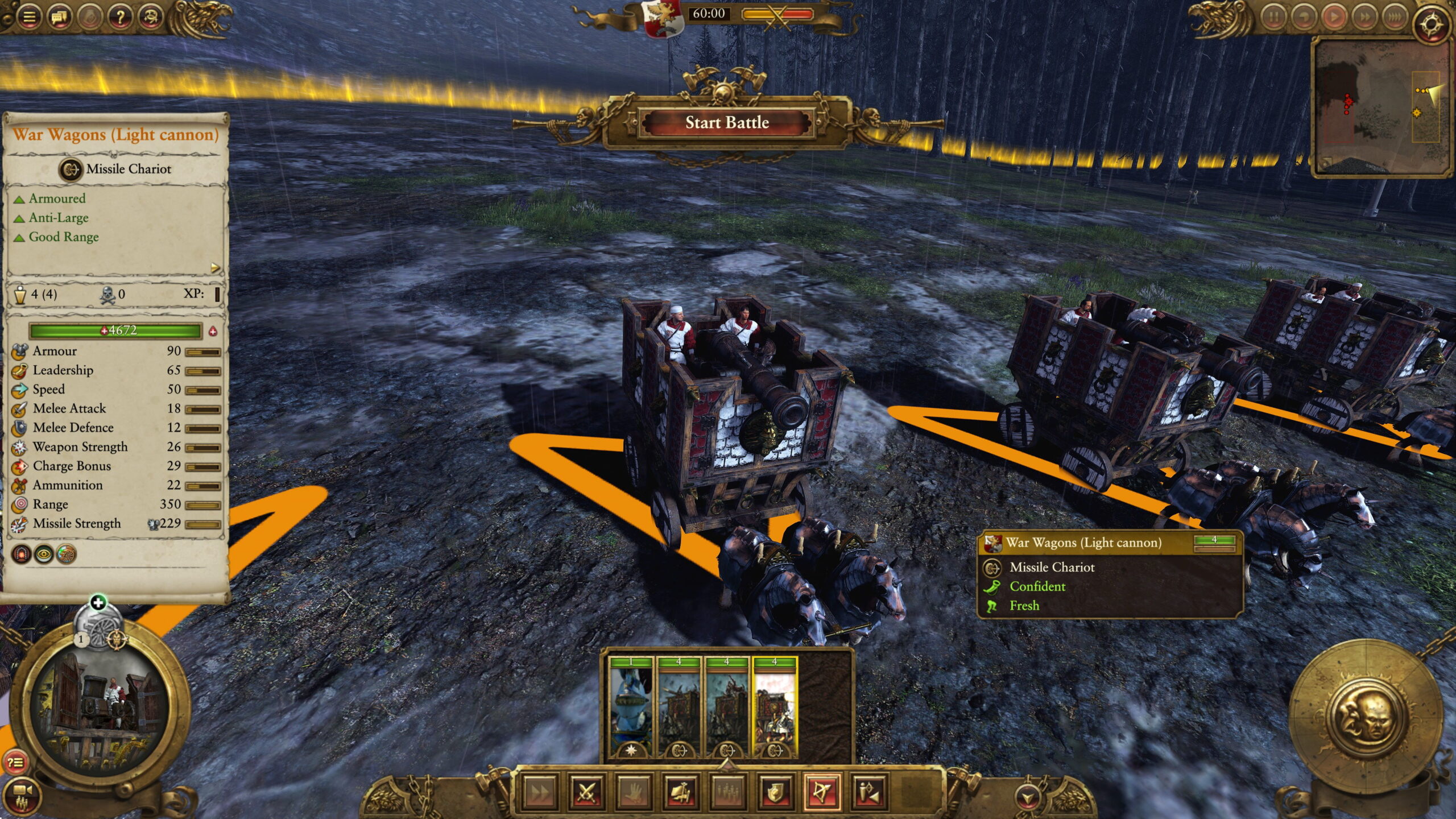Toggle fire-at-will bow button
Screen dimensions: 1456x819
tap(822, 792)
